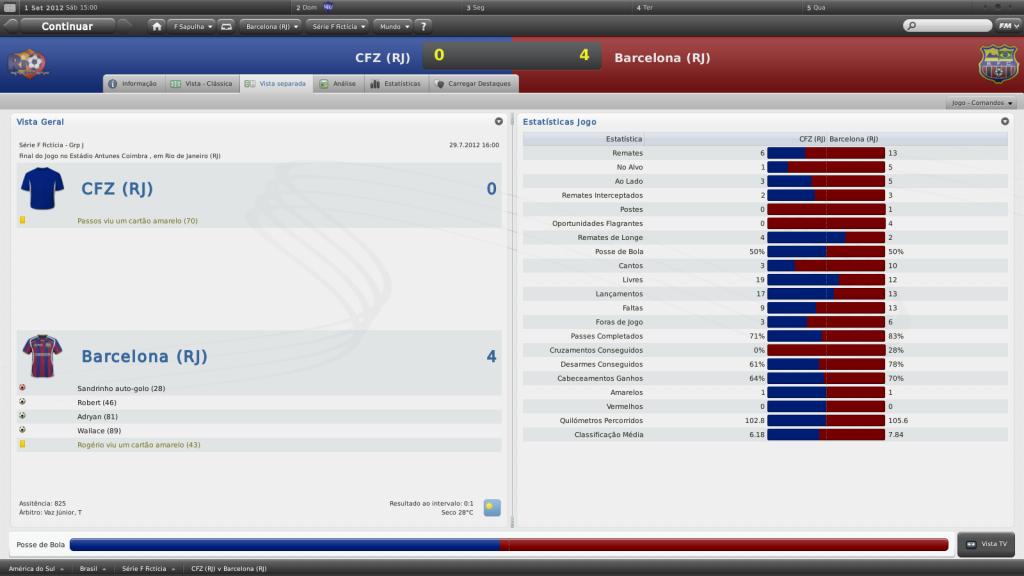Show the Estatísticas tab

395,84
